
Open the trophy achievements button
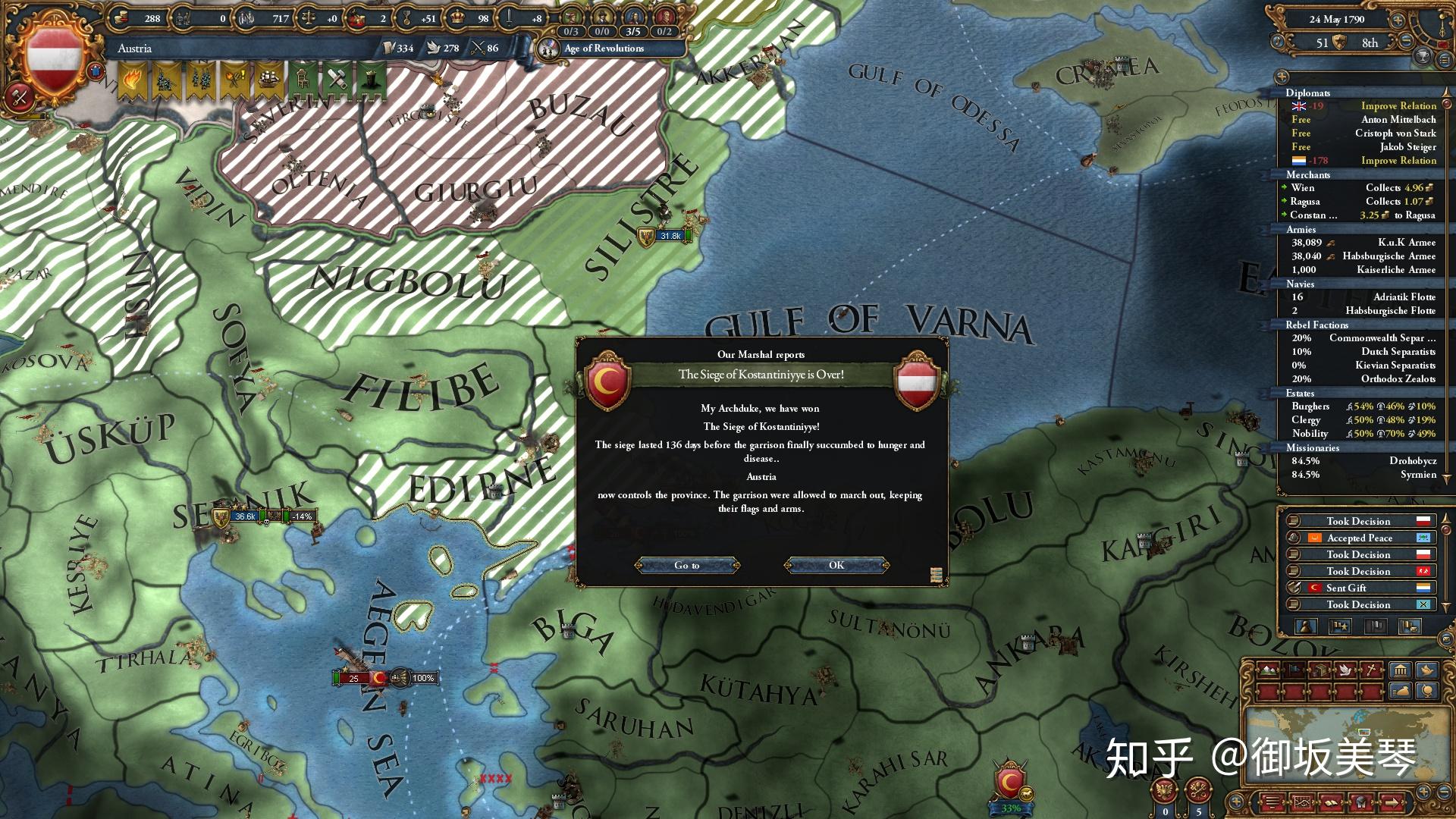[x=1423, y=56]
